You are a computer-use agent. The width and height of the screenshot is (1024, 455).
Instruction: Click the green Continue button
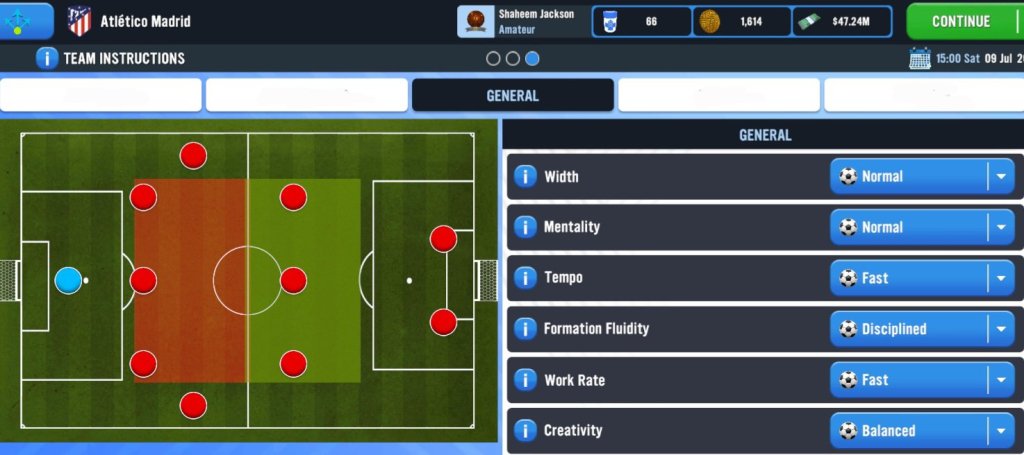pyautogui.click(x=962, y=21)
